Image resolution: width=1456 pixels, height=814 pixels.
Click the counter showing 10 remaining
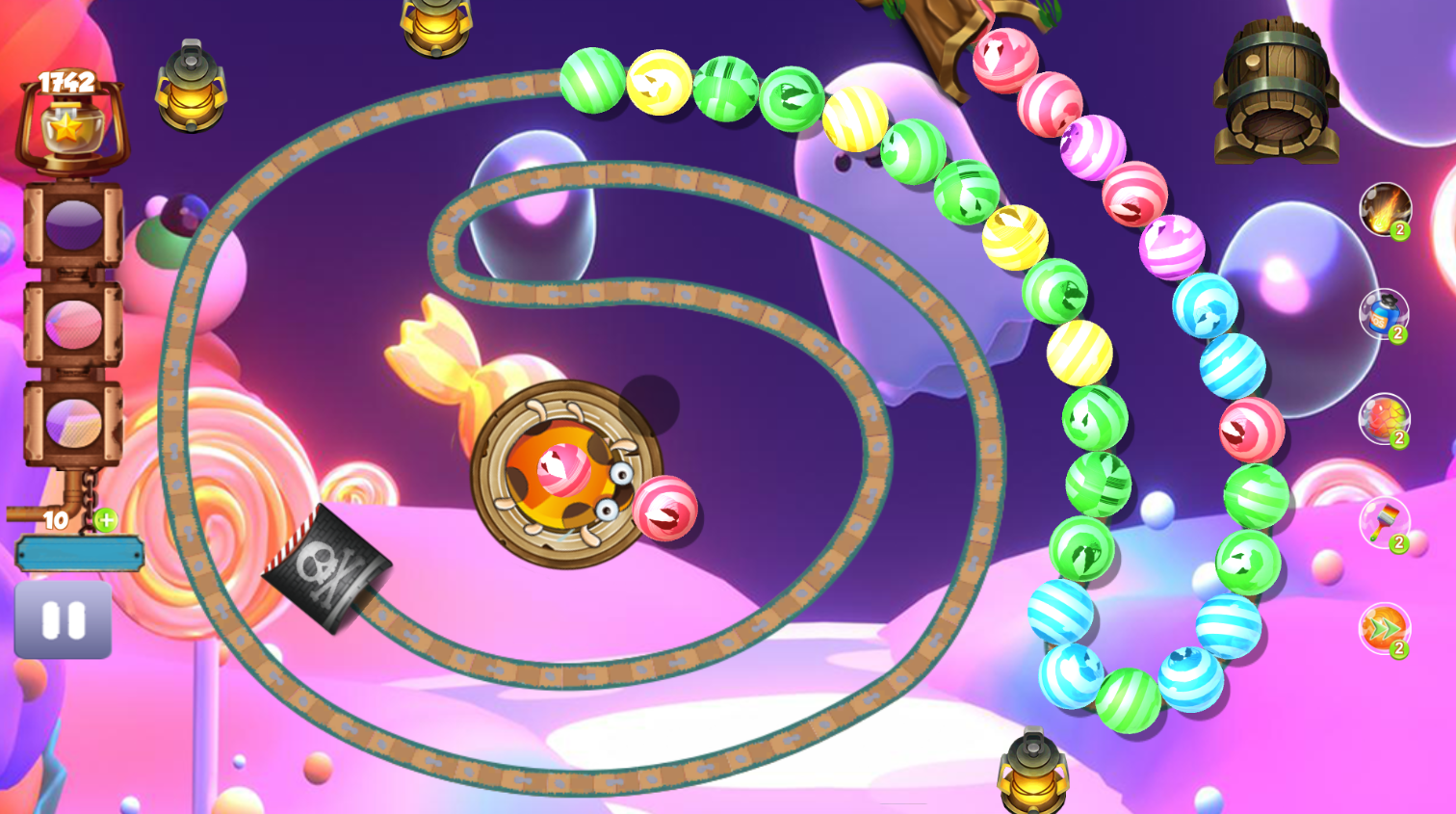click(x=55, y=521)
